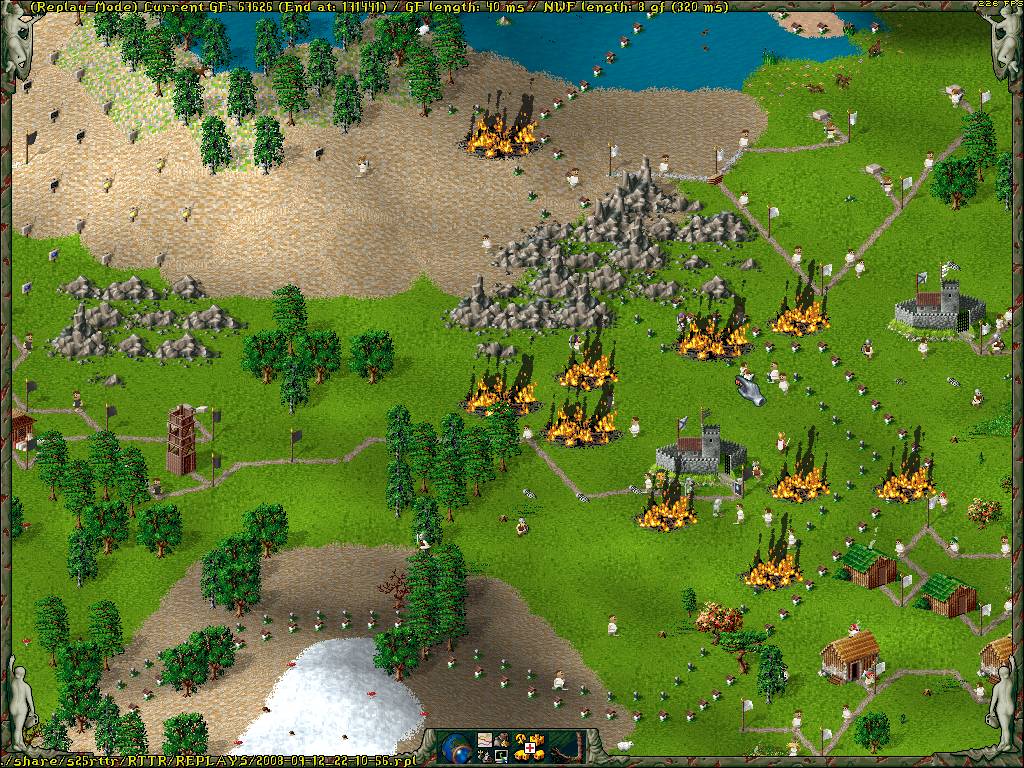Toggle the construction aid houses button

click(x=529, y=745)
